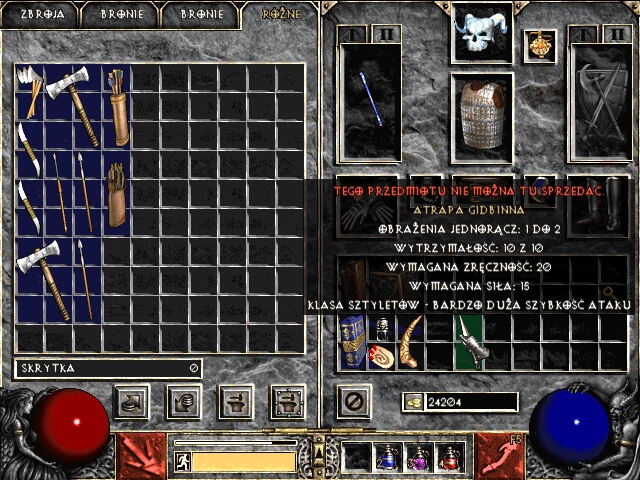Click the Gidbinn dagger in inventory
640x480 pixels.
(469, 341)
